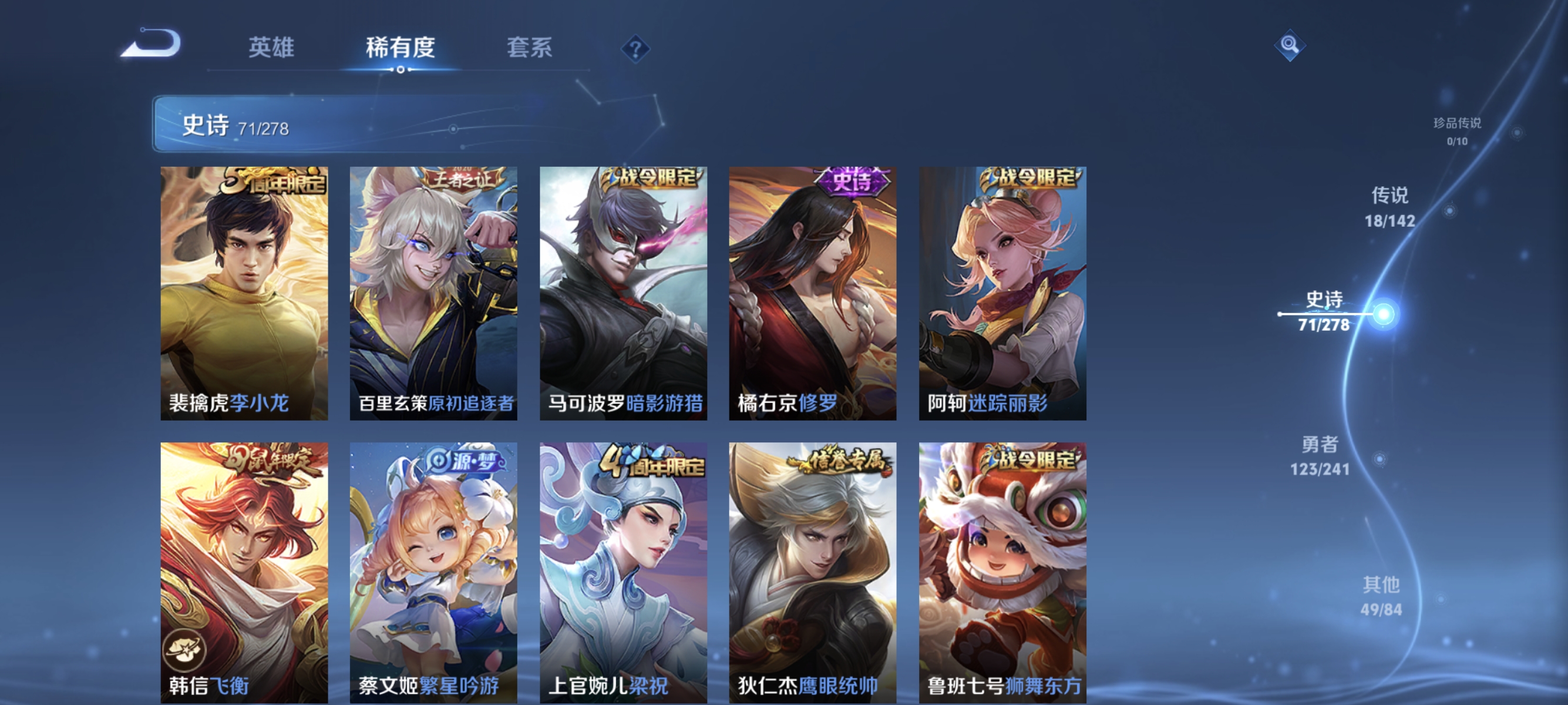Click the slider dot under 稀有度 tab
The image size is (1568, 705).
401,69
